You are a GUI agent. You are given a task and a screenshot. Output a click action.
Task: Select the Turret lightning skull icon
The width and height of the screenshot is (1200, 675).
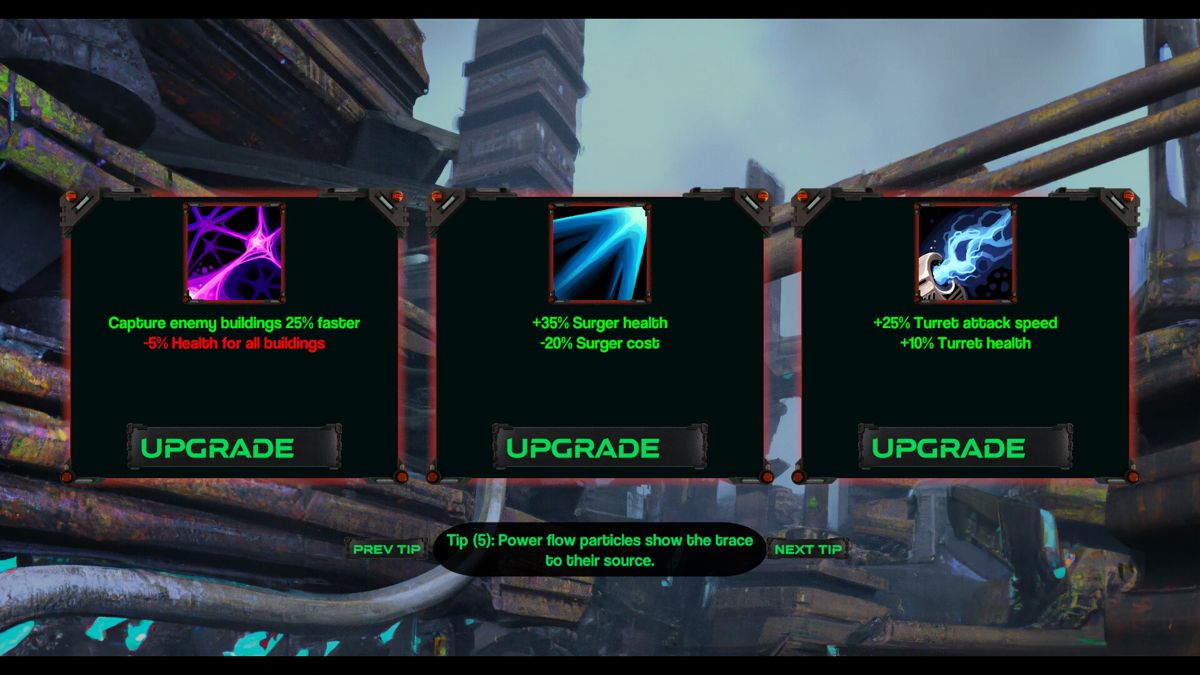point(965,252)
